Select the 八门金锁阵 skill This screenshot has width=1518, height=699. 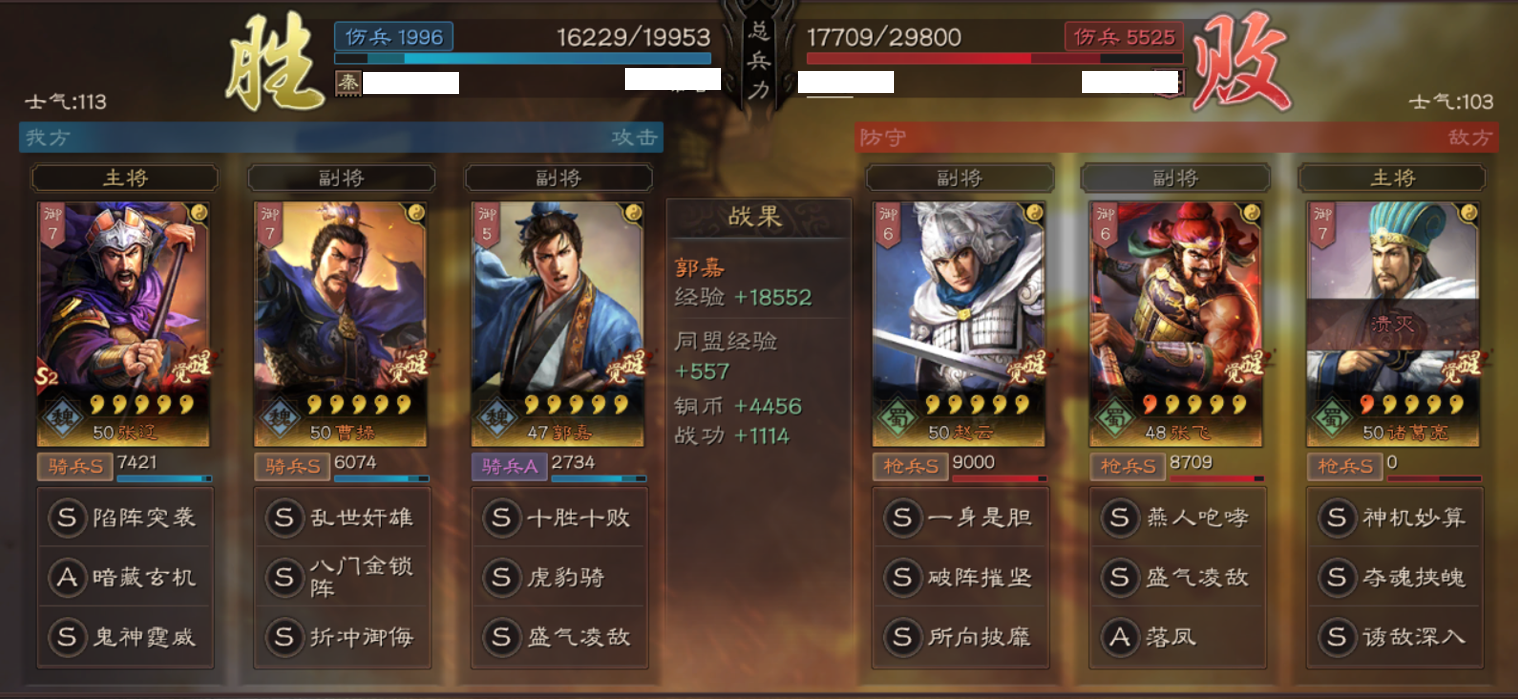click(x=342, y=577)
